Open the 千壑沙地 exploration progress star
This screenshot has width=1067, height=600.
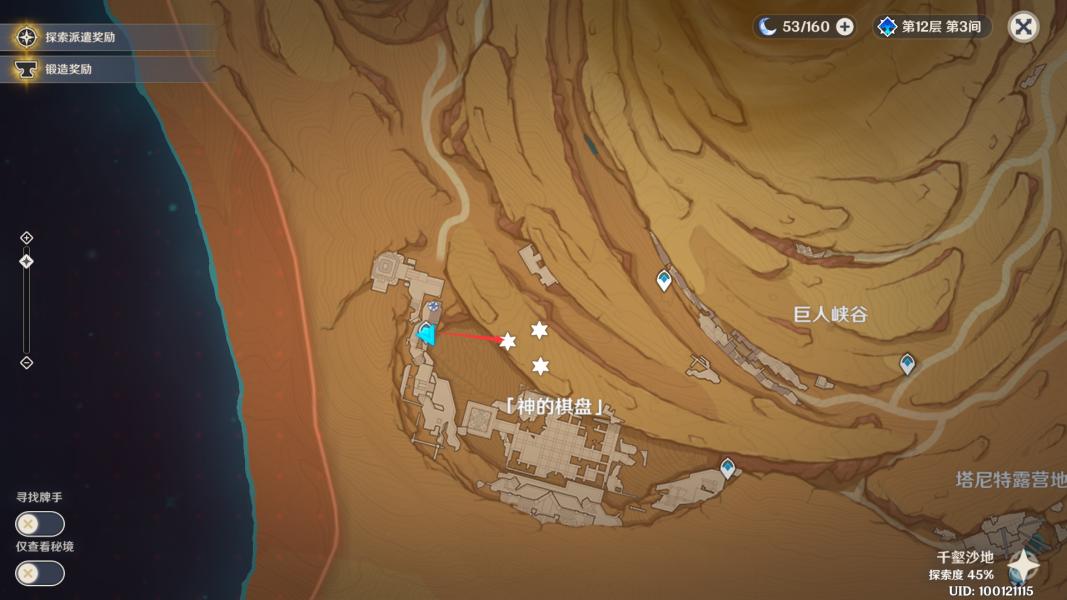pos(1023,566)
